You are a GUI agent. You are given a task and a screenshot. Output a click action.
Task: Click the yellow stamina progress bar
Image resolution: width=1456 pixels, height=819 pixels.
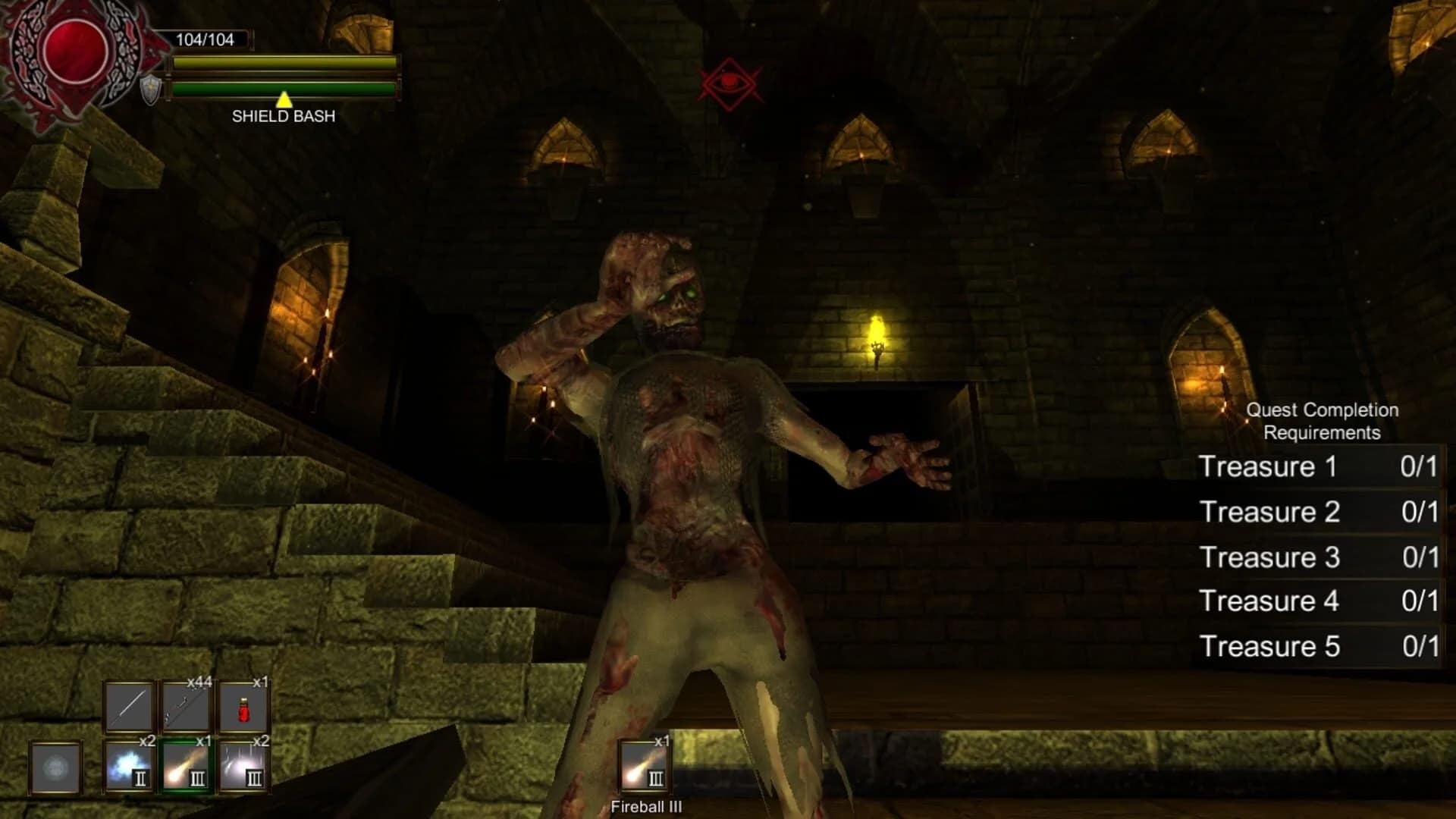284,65
